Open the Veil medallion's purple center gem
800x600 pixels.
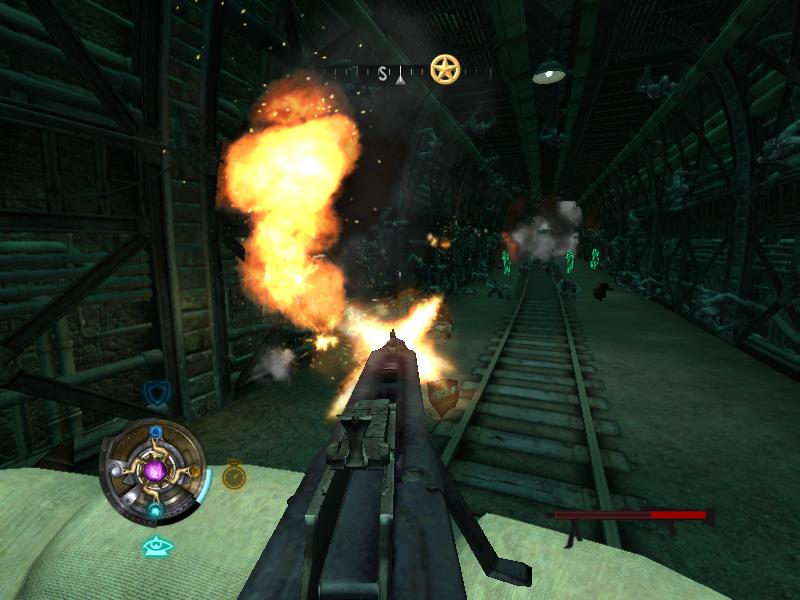tap(155, 470)
